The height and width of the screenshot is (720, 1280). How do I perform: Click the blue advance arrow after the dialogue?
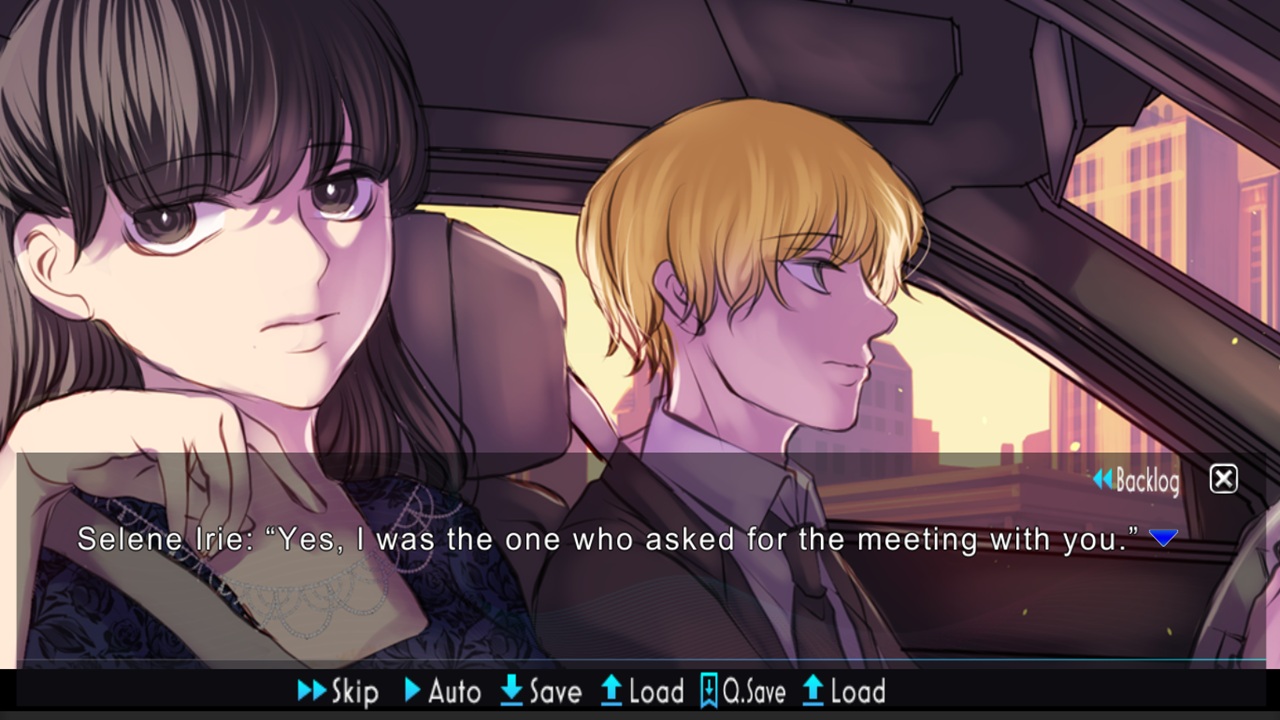coord(1164,538)
